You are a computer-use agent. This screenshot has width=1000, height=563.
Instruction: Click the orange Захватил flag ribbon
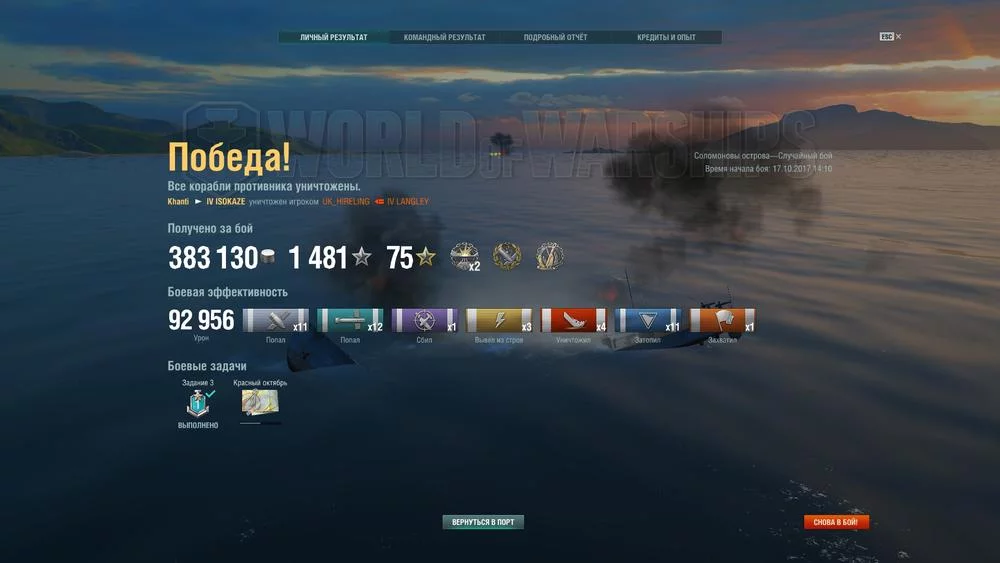(722, 320)
